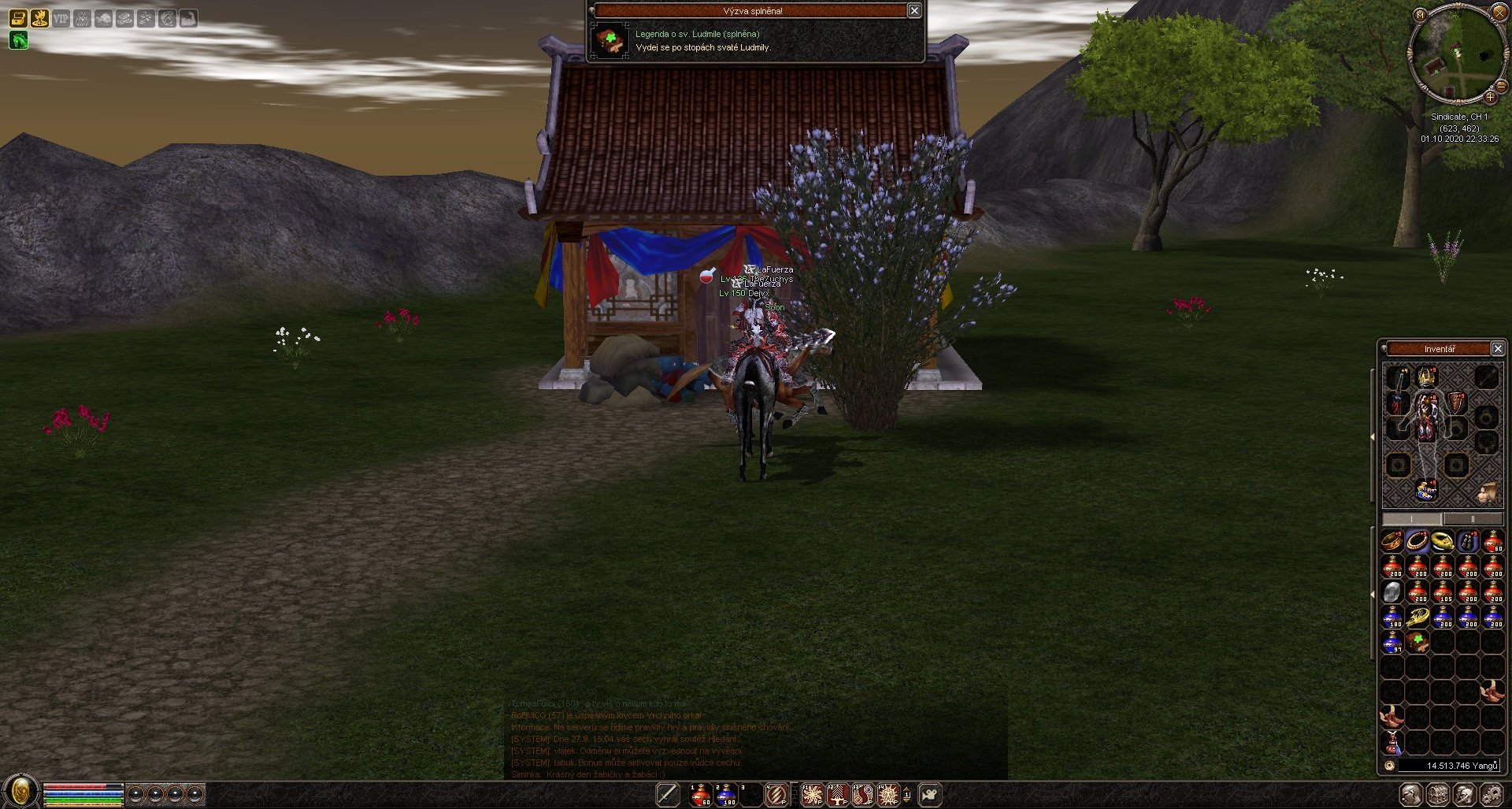Select the silver stone in the inventory
Screen dimensions: 1512x809
(1392, 592)
